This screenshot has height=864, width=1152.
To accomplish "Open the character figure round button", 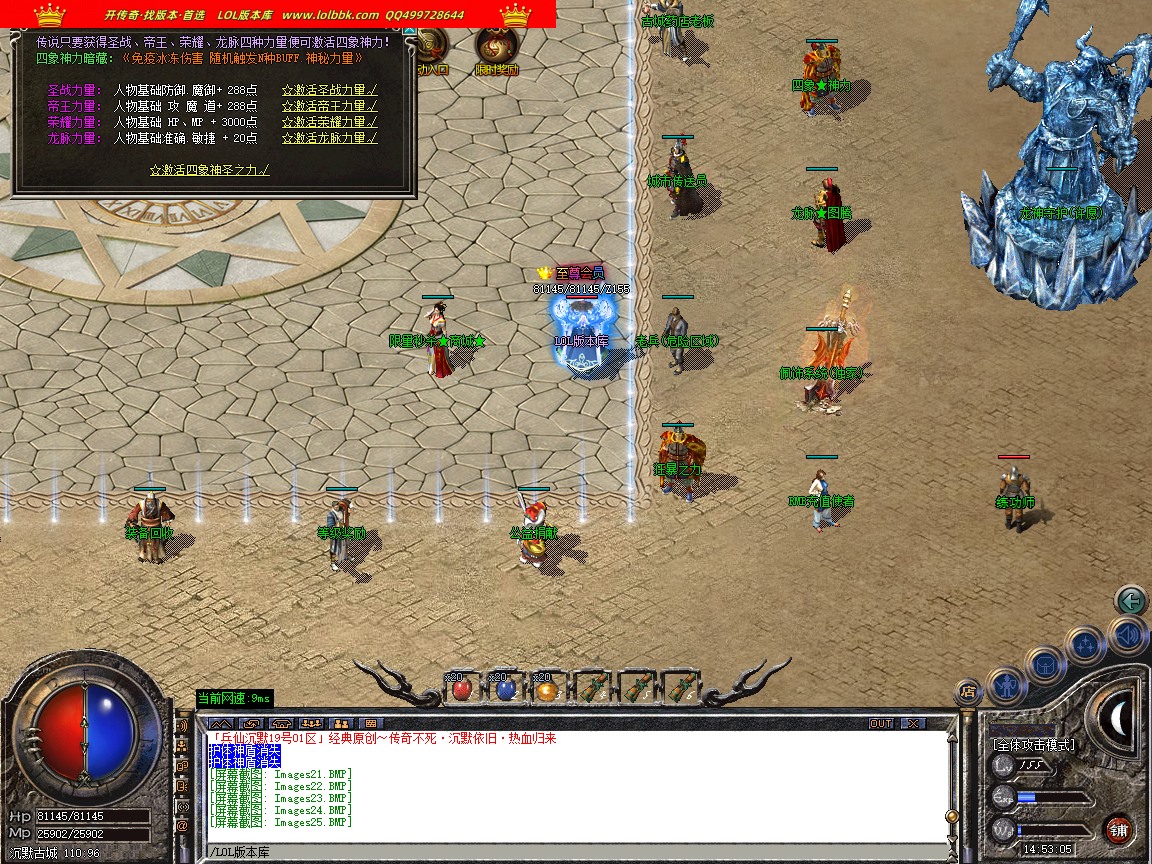I will [x=1005, y=685].
